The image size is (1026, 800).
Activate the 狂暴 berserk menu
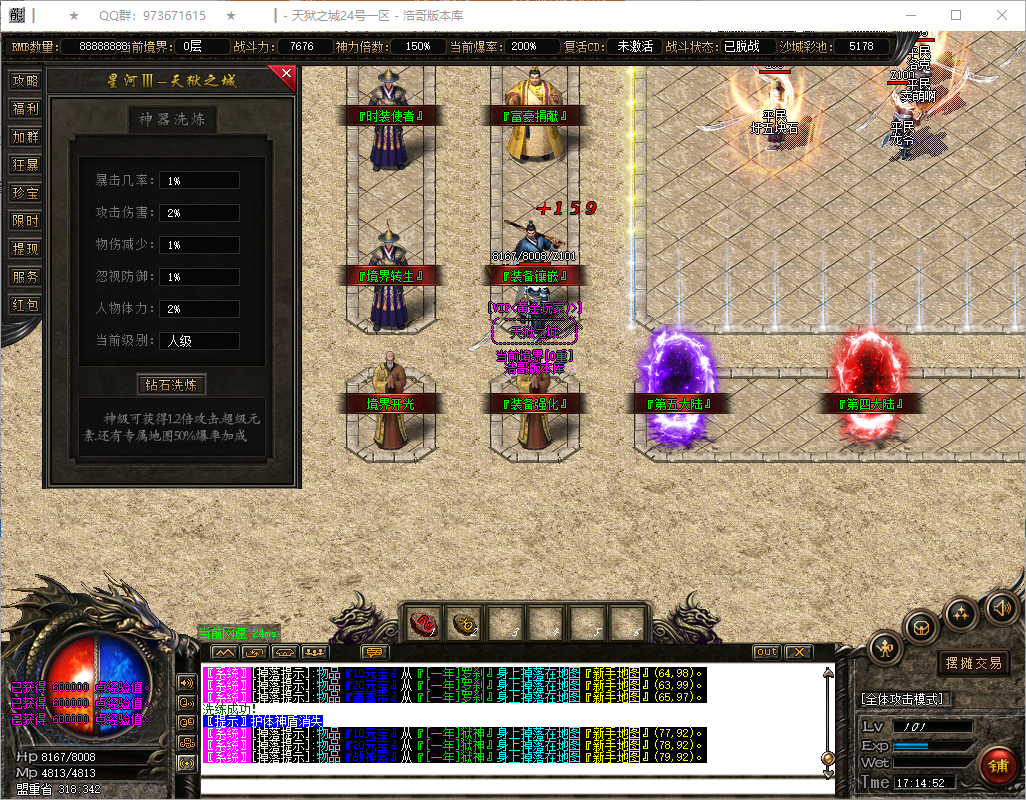pos(25,165)
